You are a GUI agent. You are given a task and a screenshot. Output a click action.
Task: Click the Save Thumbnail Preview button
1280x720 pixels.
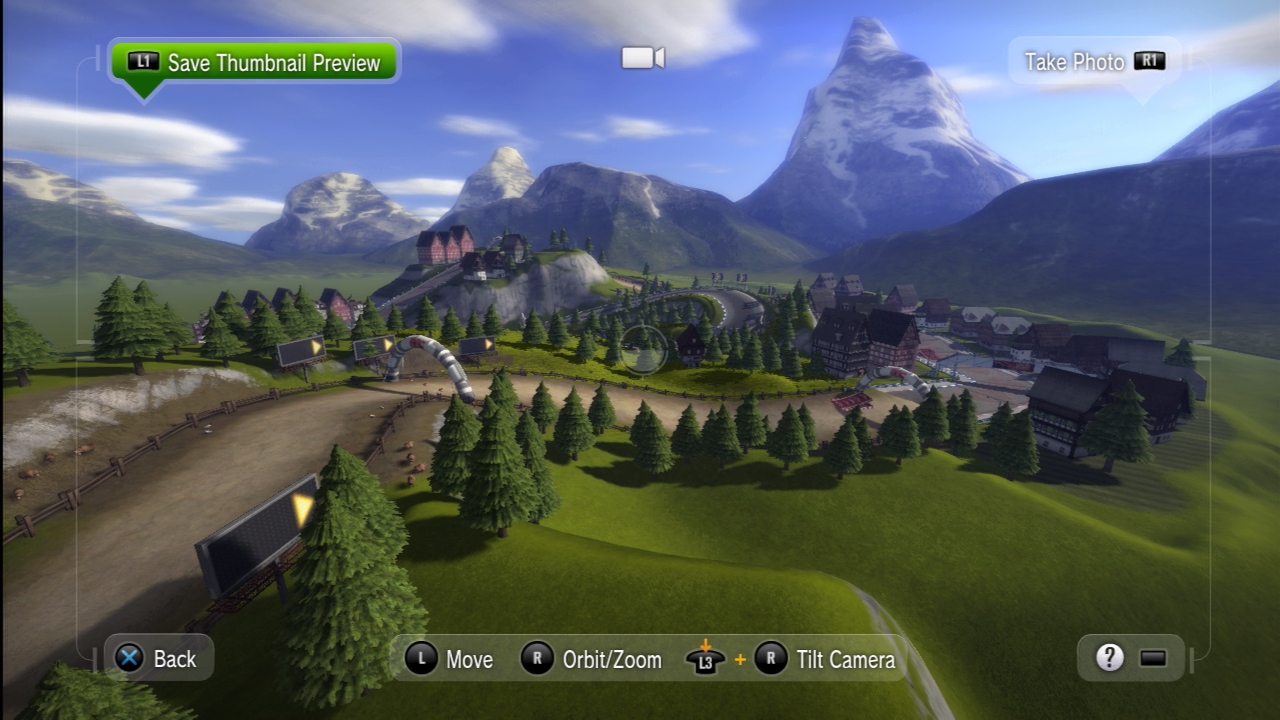point(254,62)
